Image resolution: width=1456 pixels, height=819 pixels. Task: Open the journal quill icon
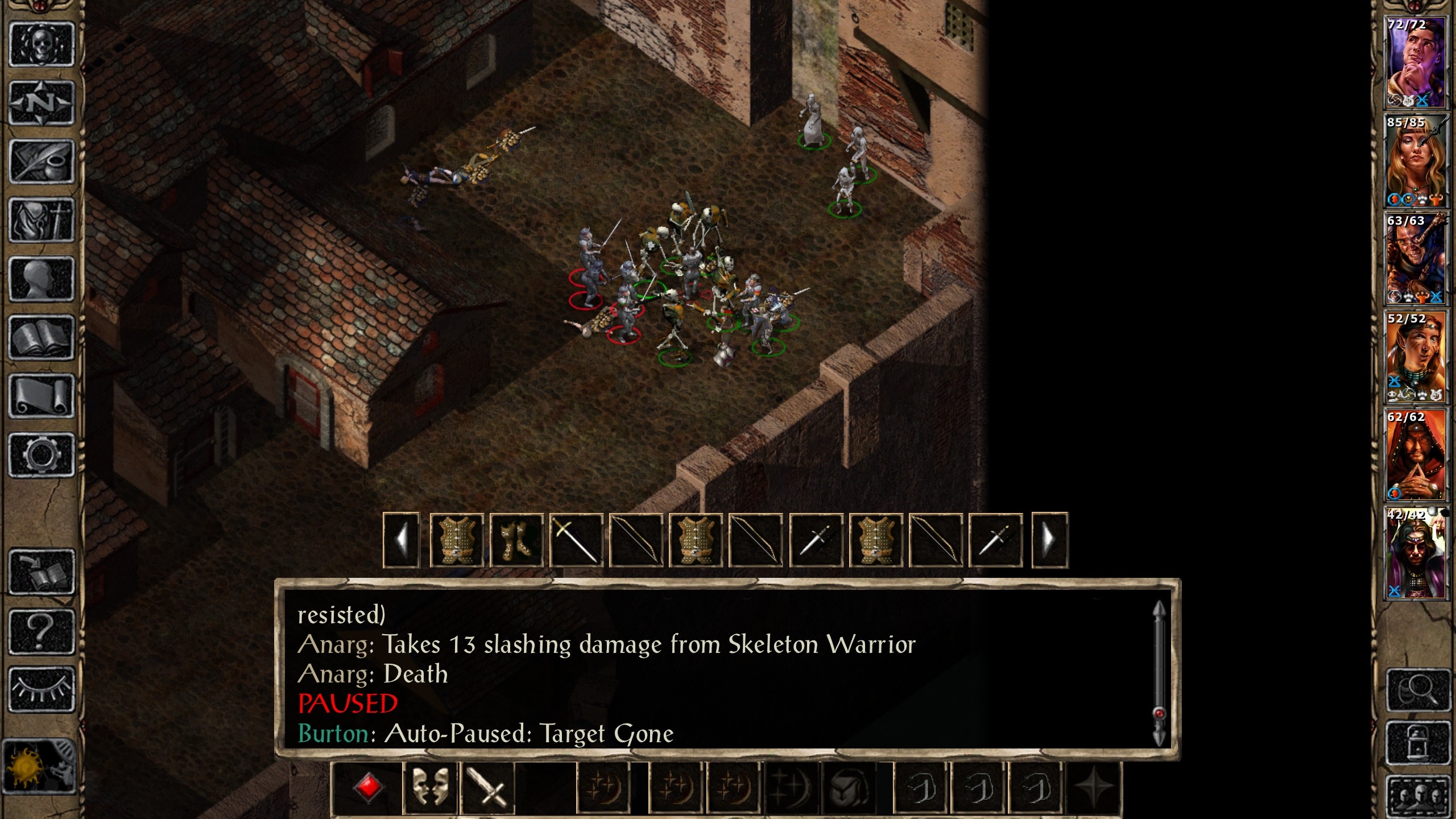pos(42,162)
